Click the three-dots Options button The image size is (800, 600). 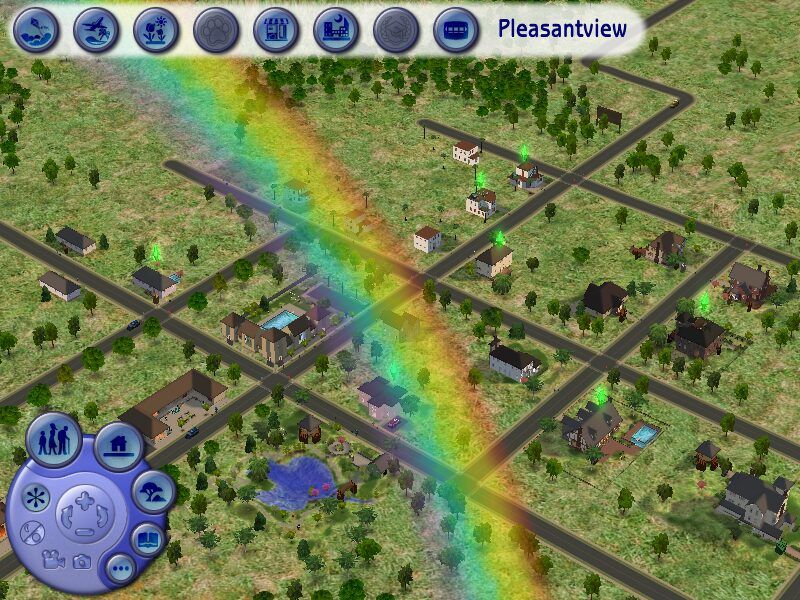(121, 570)
